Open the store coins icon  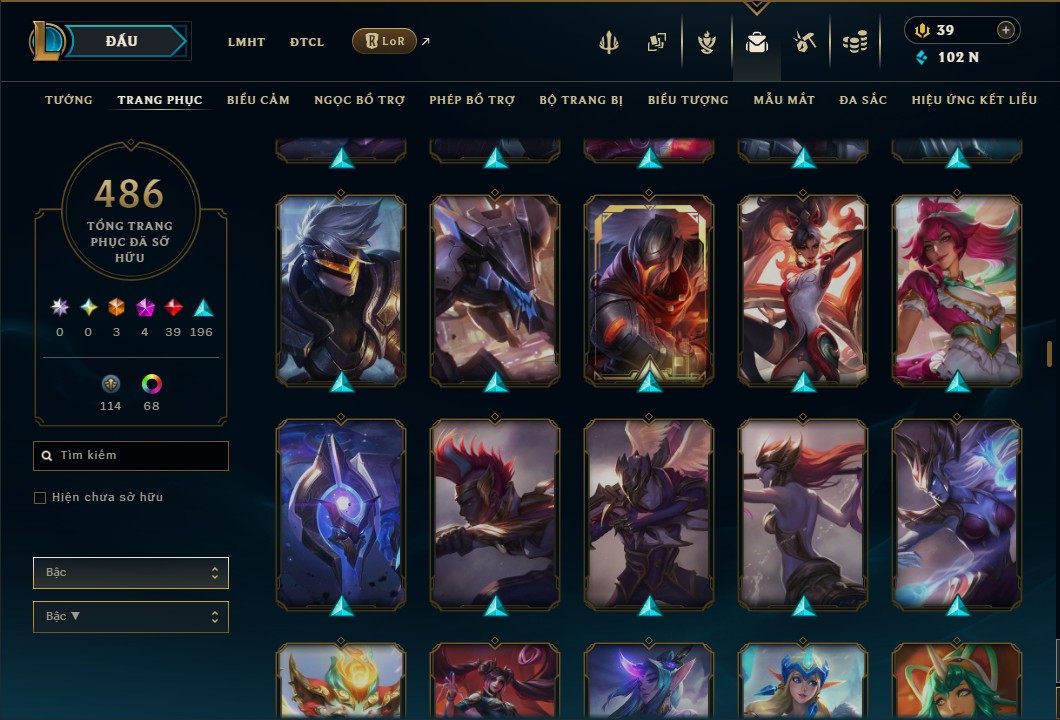click(854, 42)
